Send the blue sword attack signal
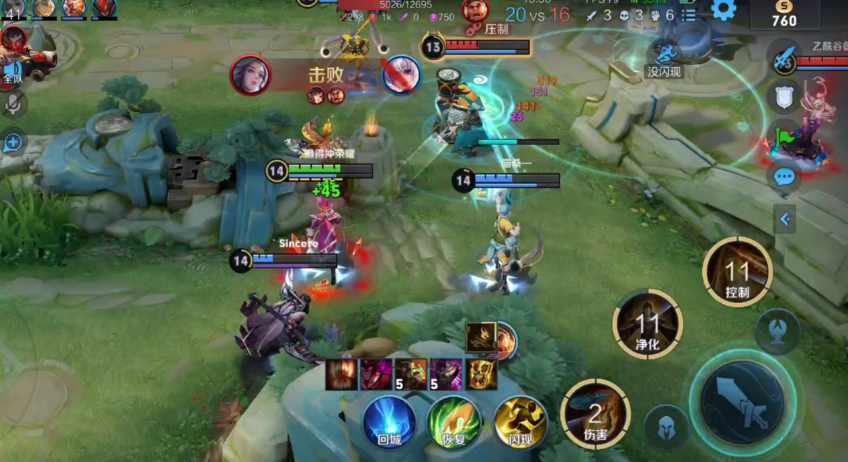This screenshot has width=848, height=462. [x=784, y=57]
